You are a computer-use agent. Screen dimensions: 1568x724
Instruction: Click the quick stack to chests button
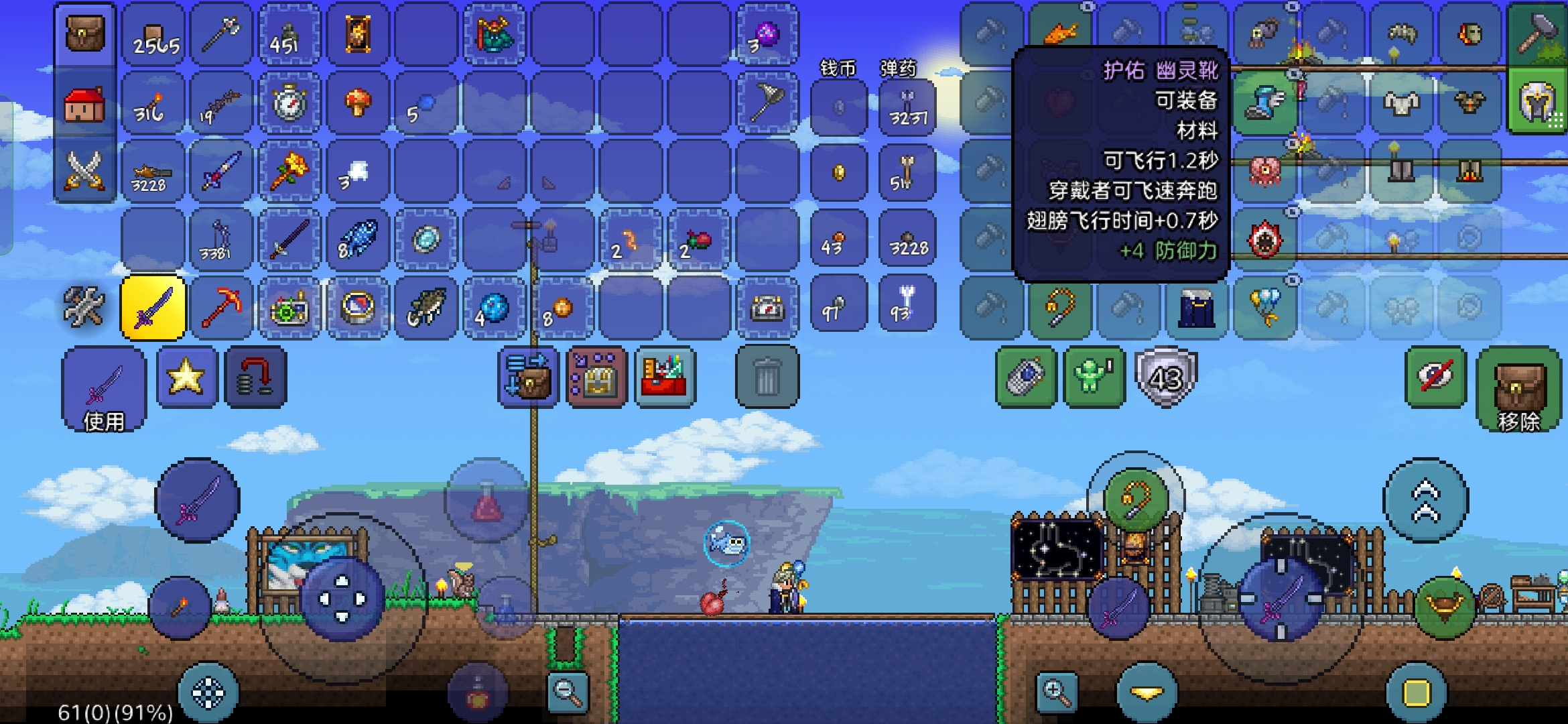[529, 377]
